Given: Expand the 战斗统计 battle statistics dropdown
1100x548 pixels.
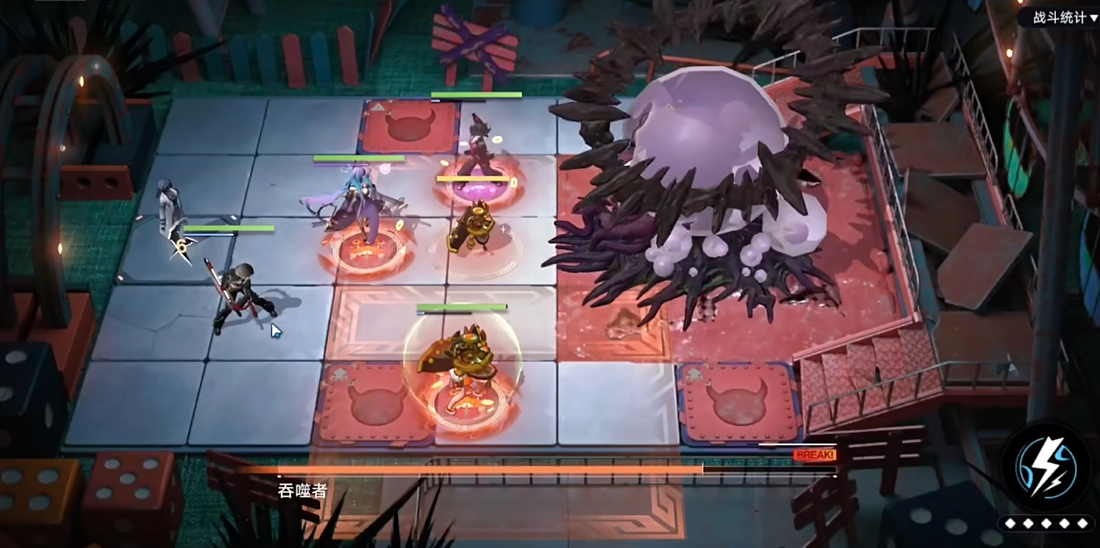Looking at the screenshot, I should point(1064,18).
